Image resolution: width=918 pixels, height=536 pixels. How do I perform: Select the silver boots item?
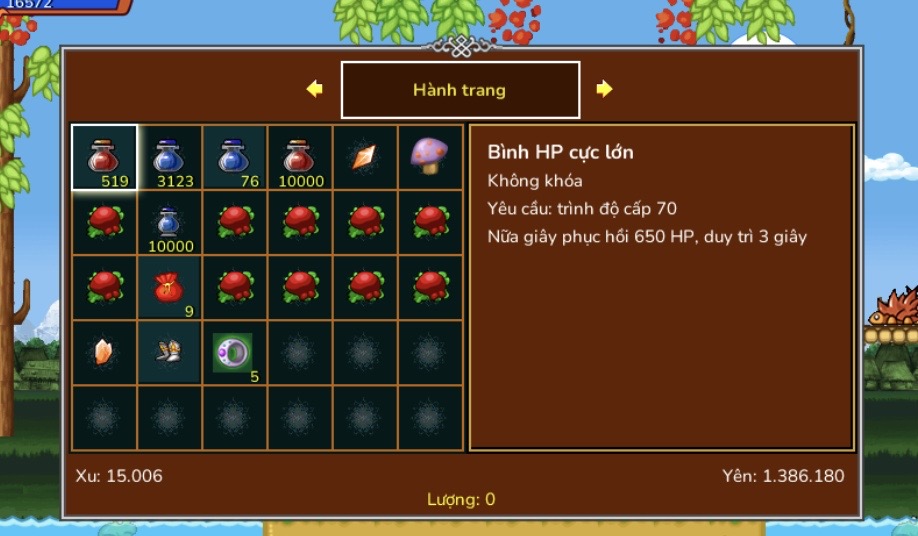click(x=169, y=352)
